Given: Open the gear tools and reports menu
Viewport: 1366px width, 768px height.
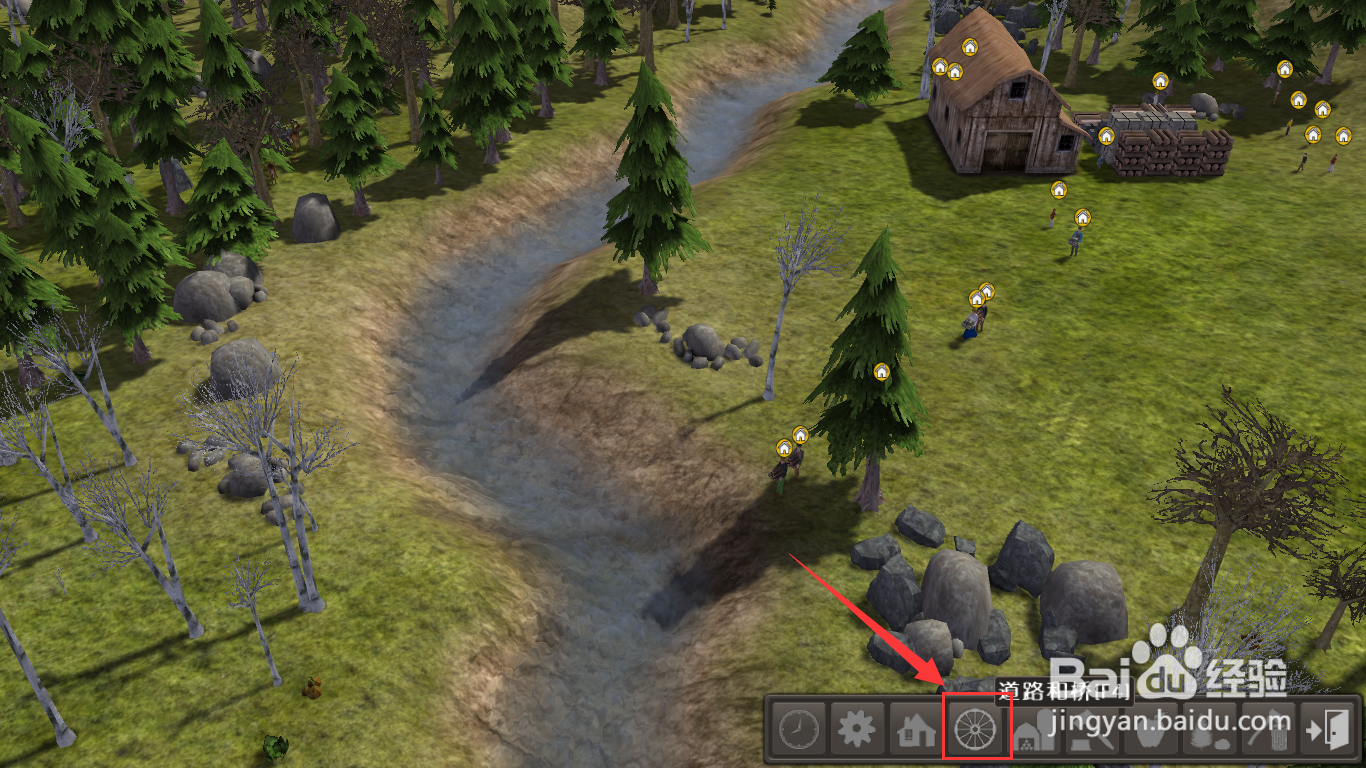Looking at the screenshot, I should pos(856,730).
